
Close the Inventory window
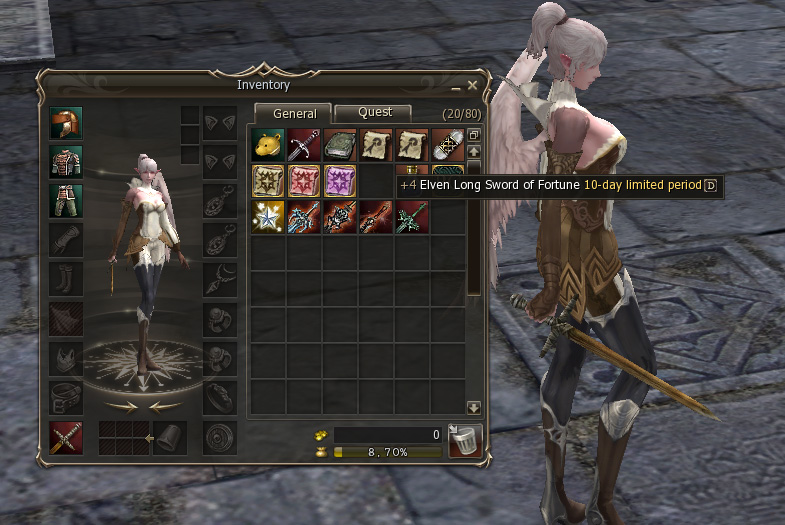472,86
